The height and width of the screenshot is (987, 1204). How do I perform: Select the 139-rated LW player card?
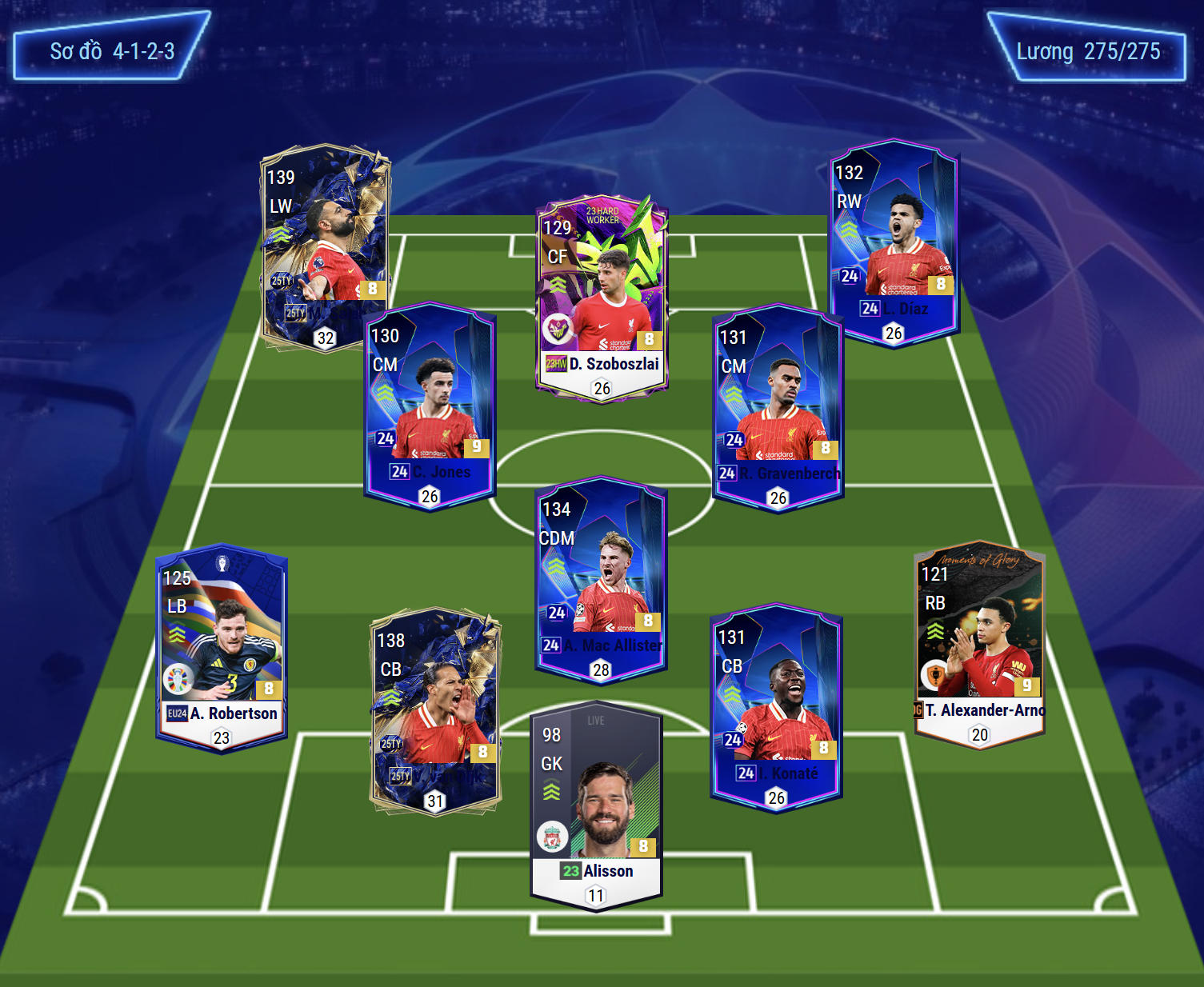tap(325, 248)
